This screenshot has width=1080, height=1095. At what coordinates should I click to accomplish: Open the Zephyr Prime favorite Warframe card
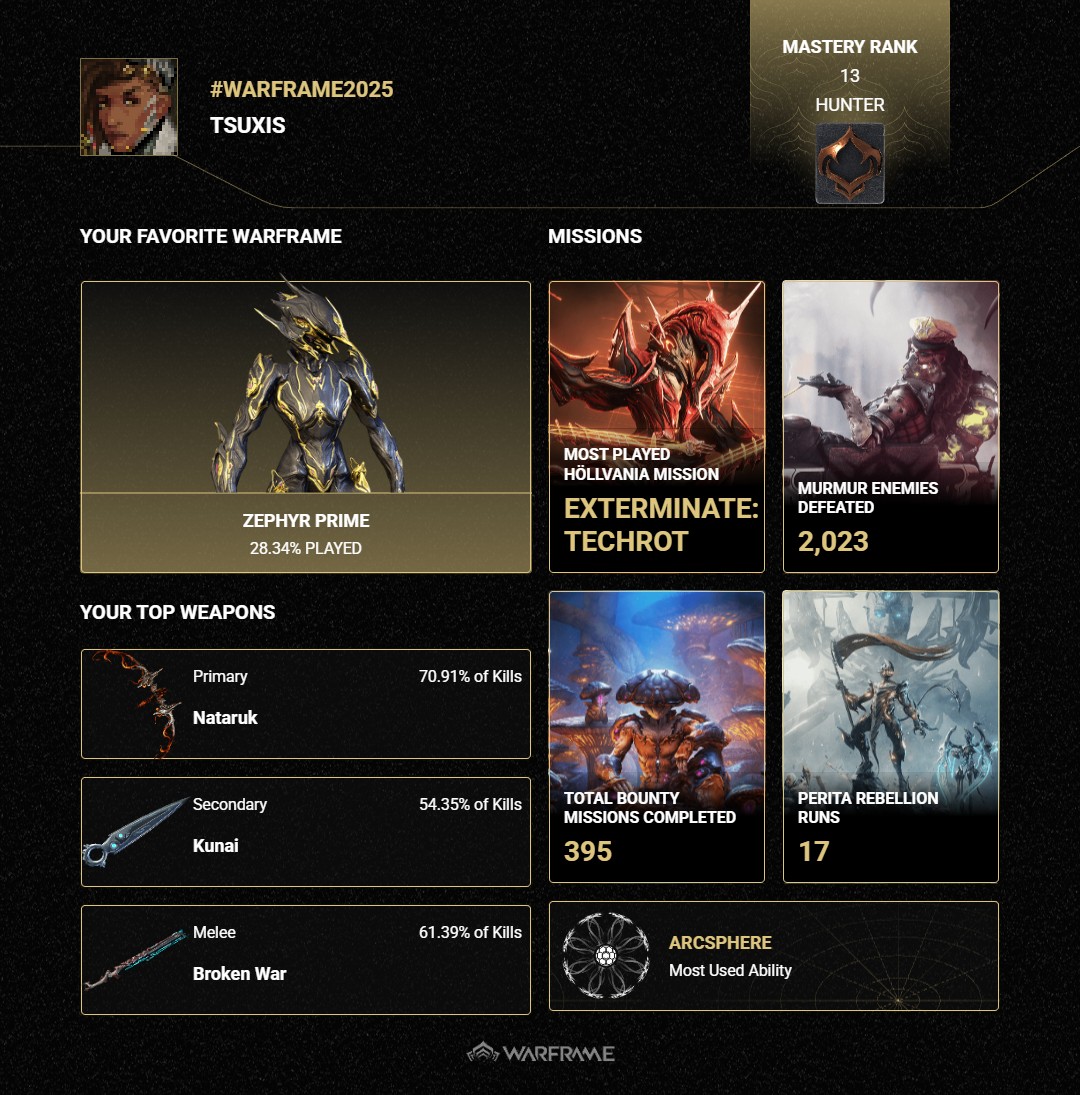point(305,426)
